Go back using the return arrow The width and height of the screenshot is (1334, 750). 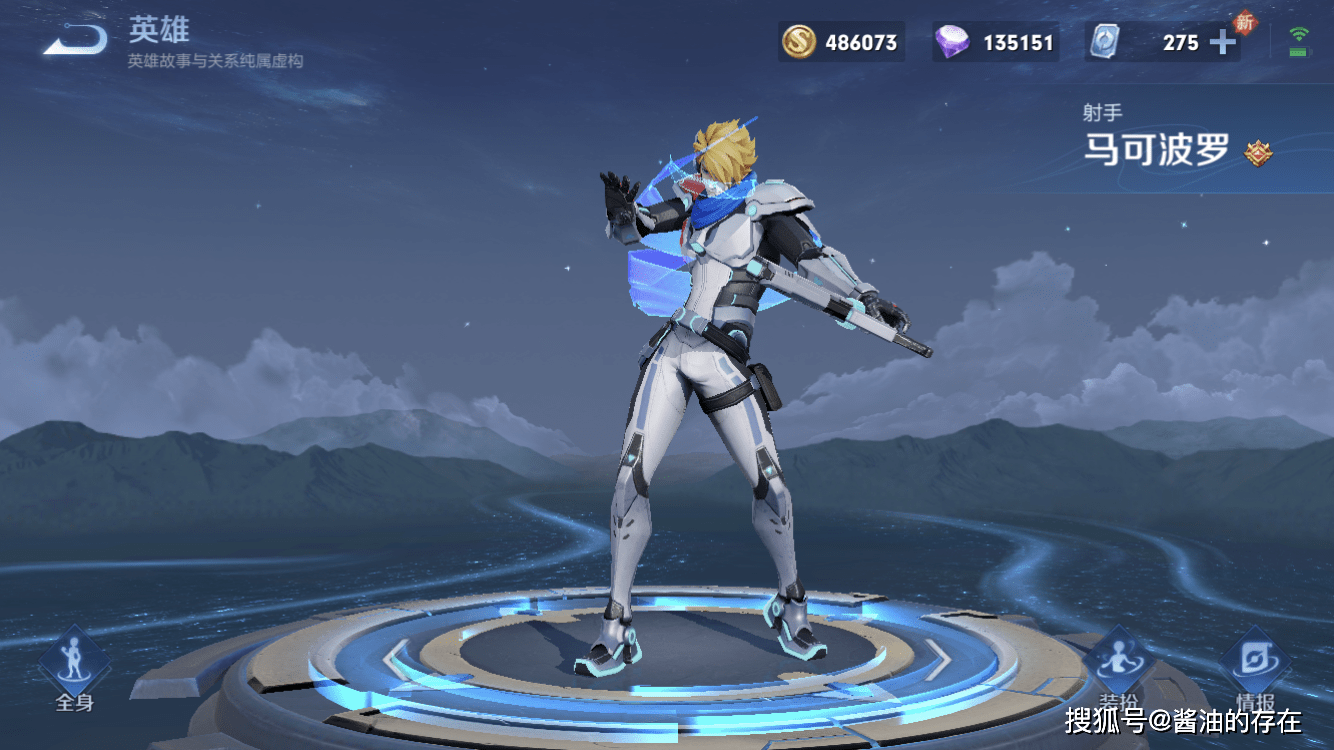point(76,40)
